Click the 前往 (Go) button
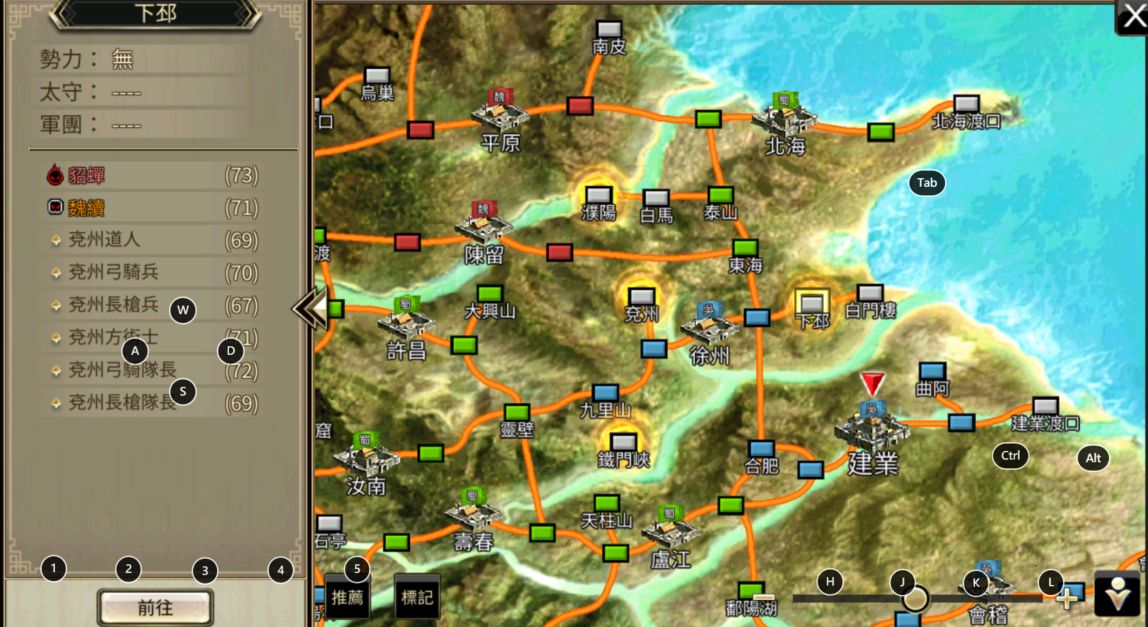Image resolution: width=1148 pixels, height=627 pixels. tap(155, 607)
